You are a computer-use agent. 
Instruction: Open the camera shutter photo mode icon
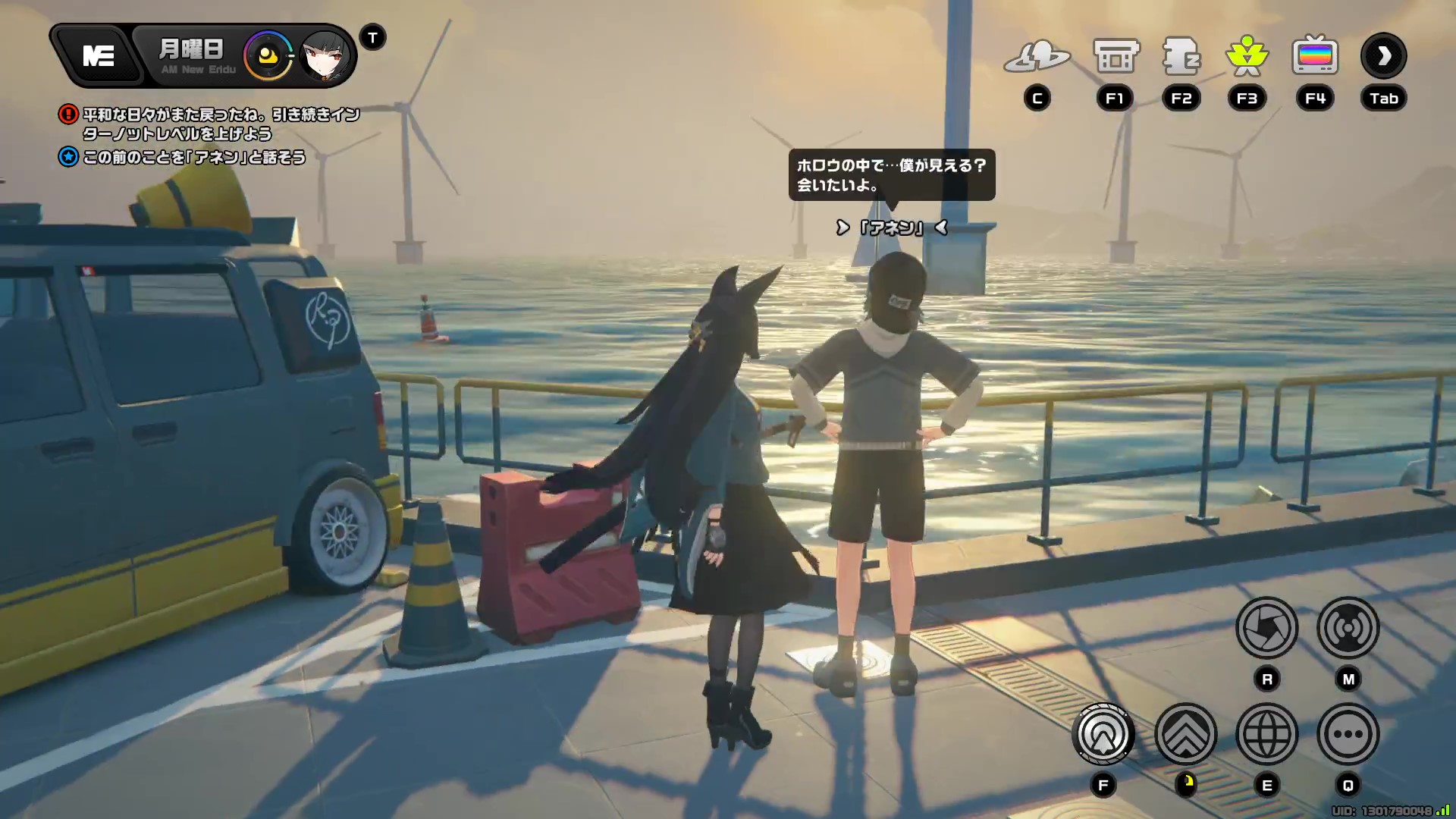click(1266, 628)
